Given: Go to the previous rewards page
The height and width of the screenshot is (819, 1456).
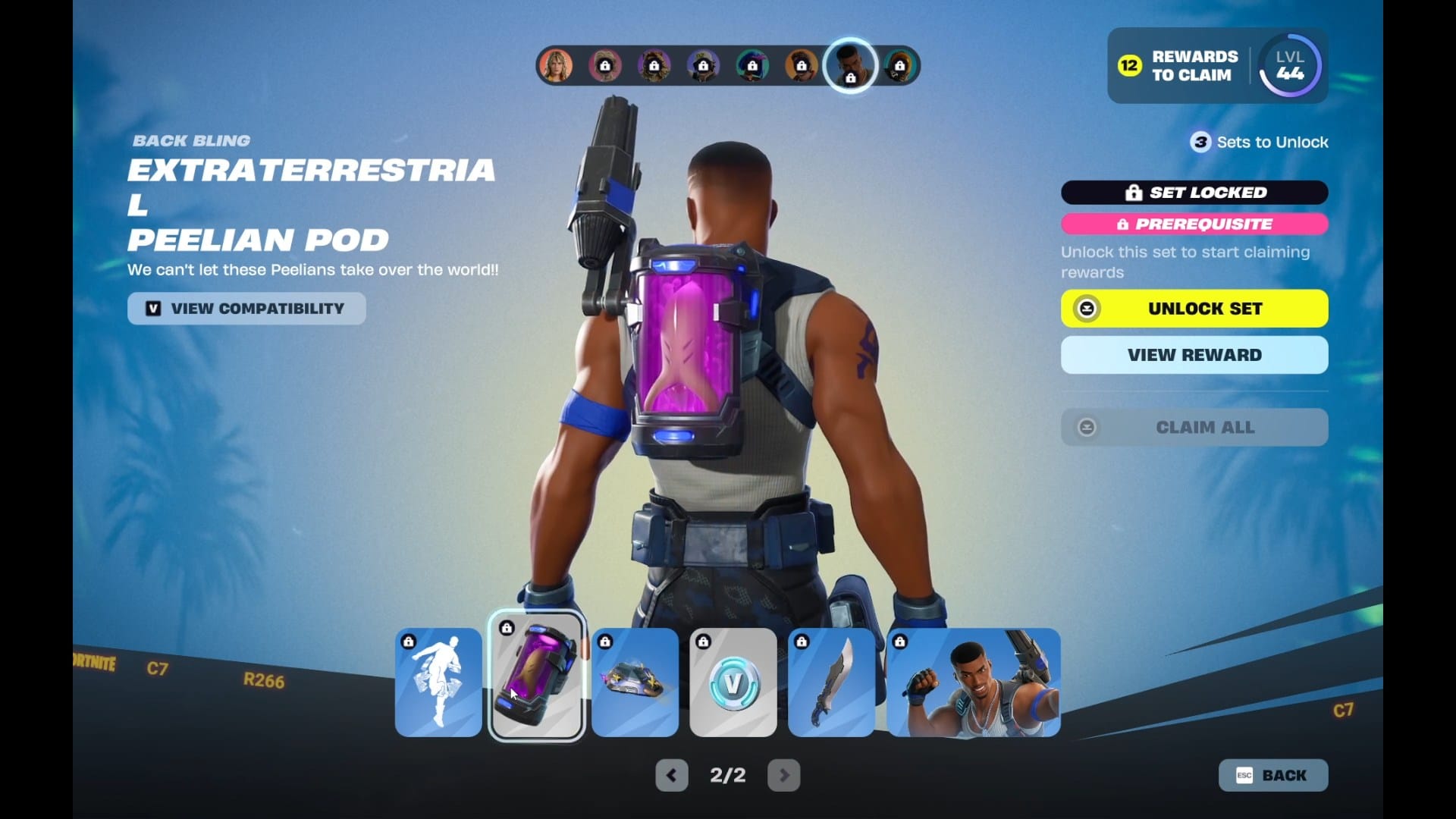Looking at the screenshot, I should tap(671, 775).
